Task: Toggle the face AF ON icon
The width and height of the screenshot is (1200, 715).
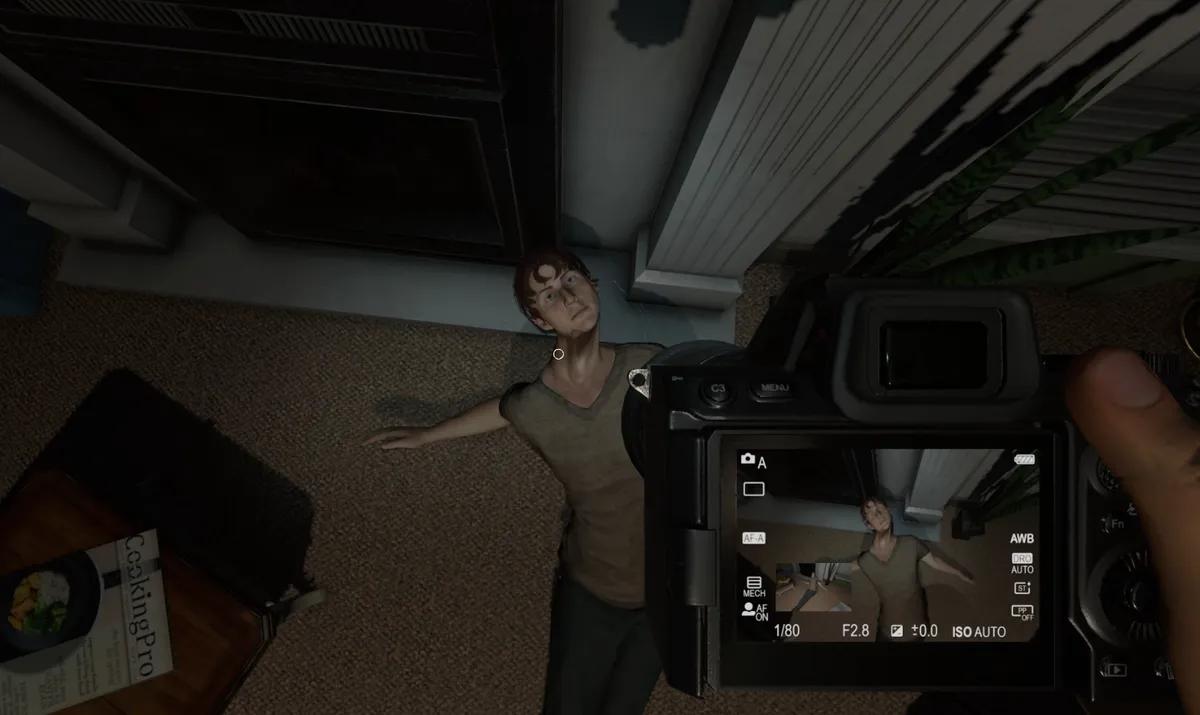Action: click(x=753, y=612)
